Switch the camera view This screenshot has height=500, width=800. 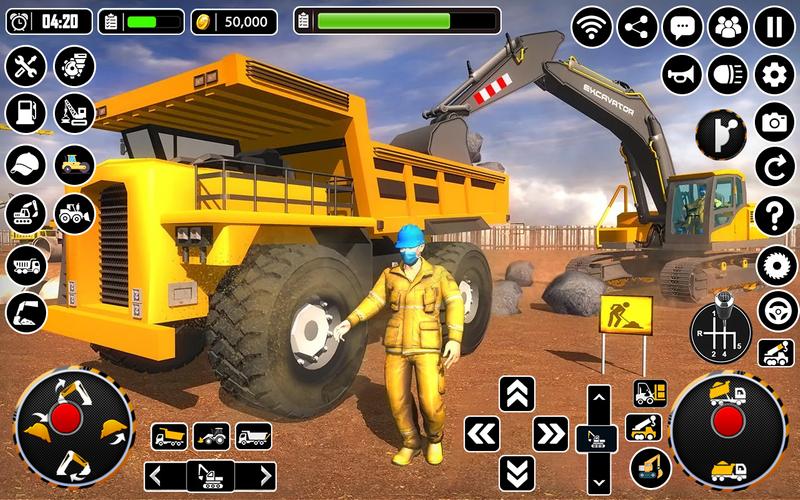click(x=774, y=121)
